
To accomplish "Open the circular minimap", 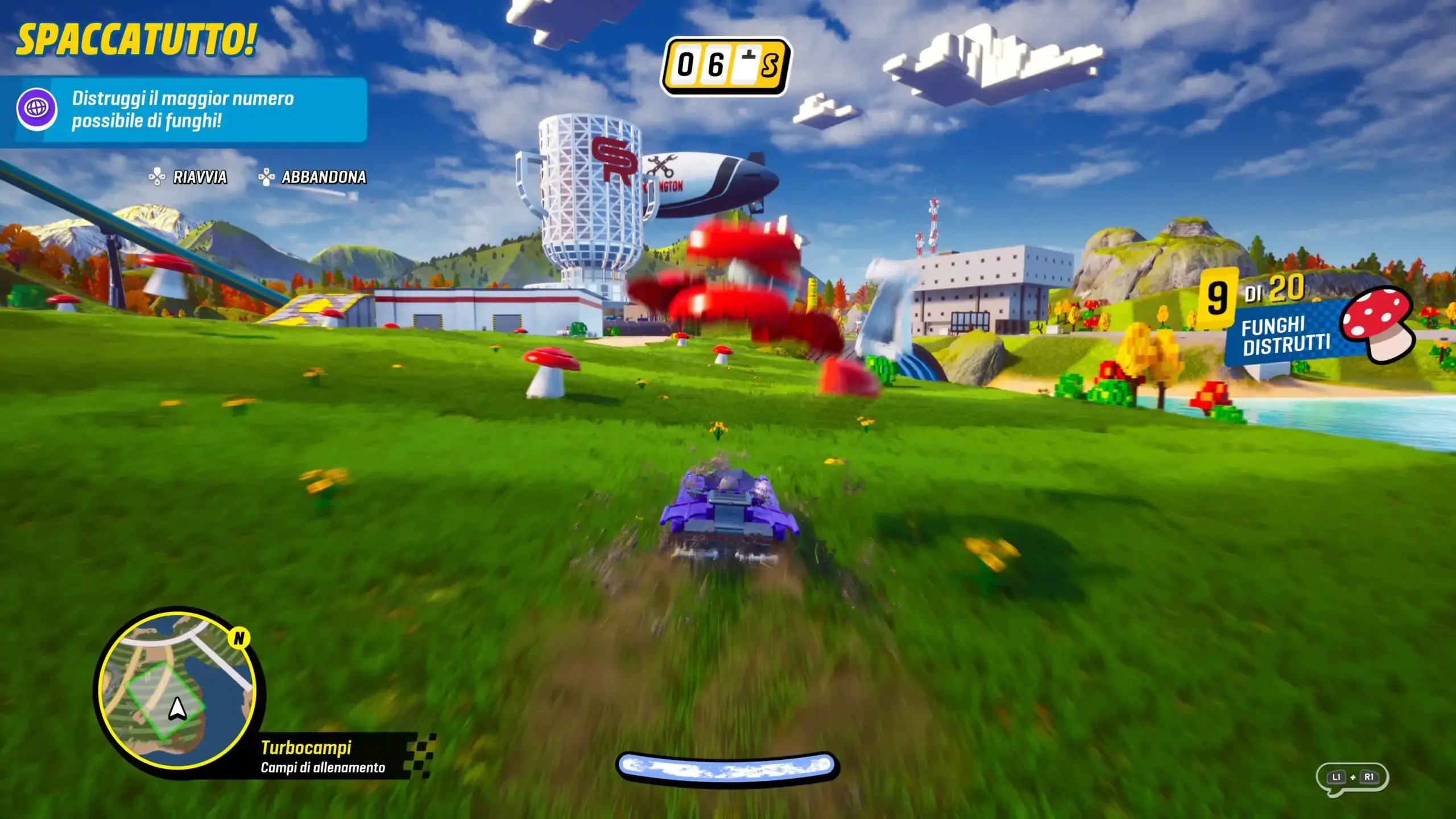I will coord(177,692).
